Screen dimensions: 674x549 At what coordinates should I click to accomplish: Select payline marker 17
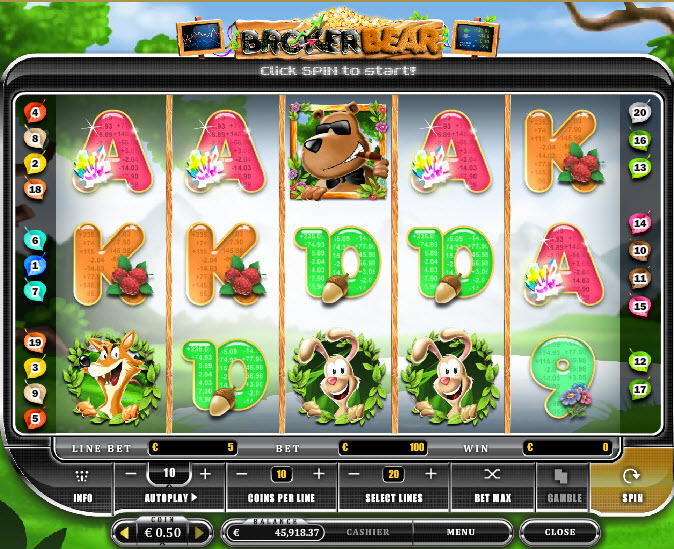pyautogui.click(x=640, y=388)
